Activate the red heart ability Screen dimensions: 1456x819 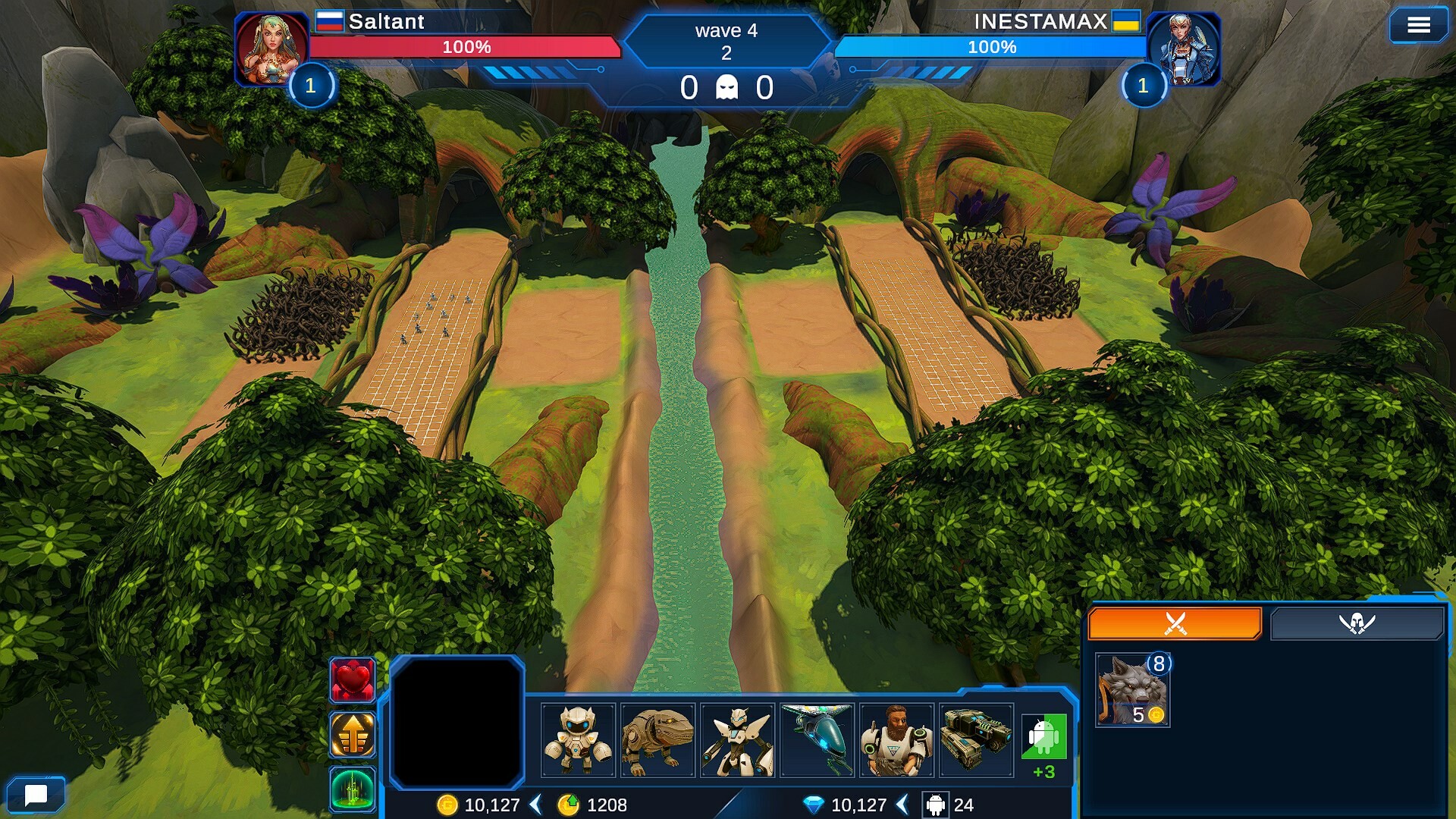click(352, 679)
